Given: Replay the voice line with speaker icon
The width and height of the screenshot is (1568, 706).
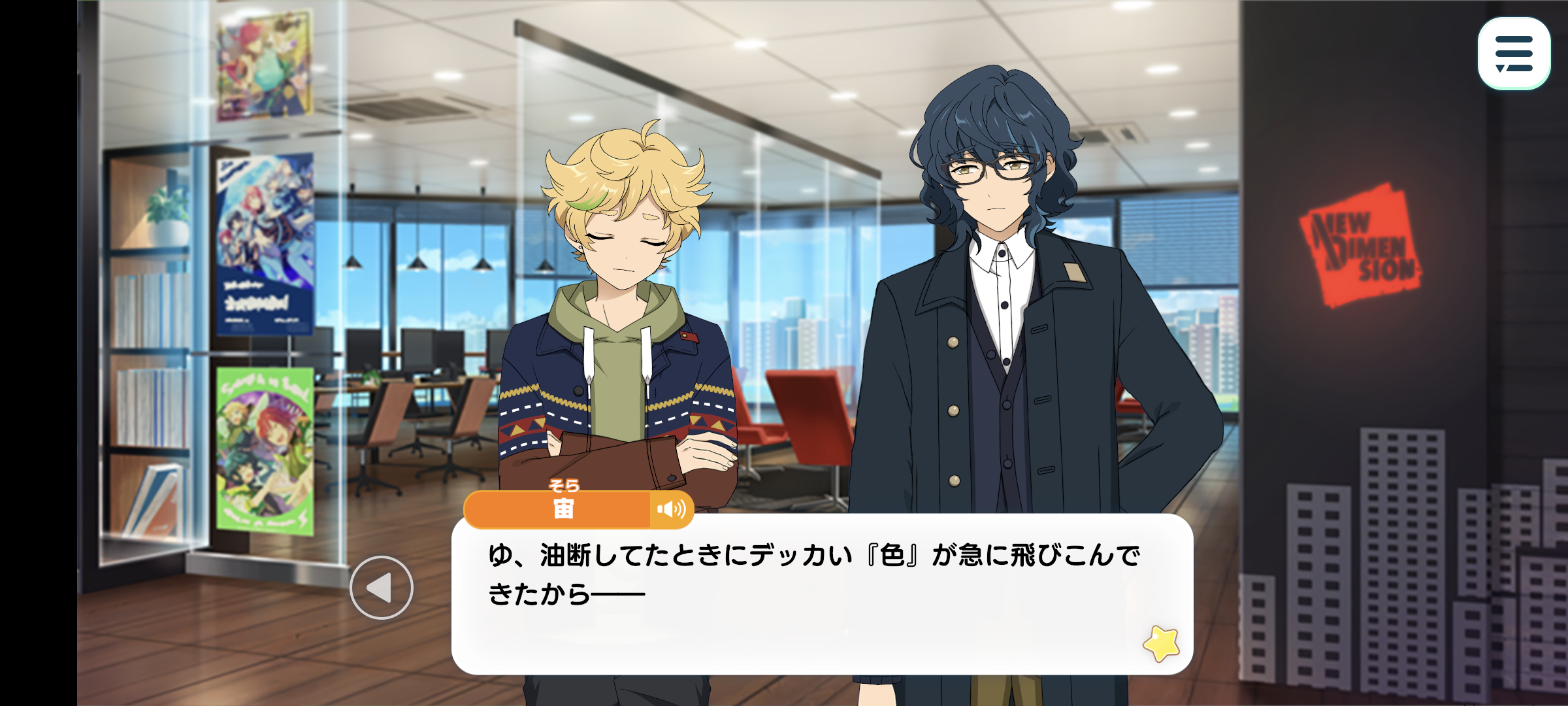Looking at the screenshot, I should 671,509.
